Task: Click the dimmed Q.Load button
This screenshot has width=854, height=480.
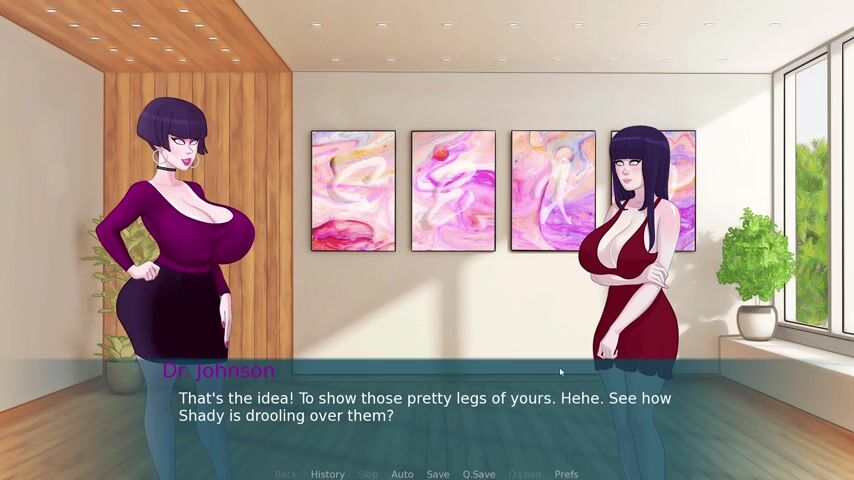Action: coord(524,474)
